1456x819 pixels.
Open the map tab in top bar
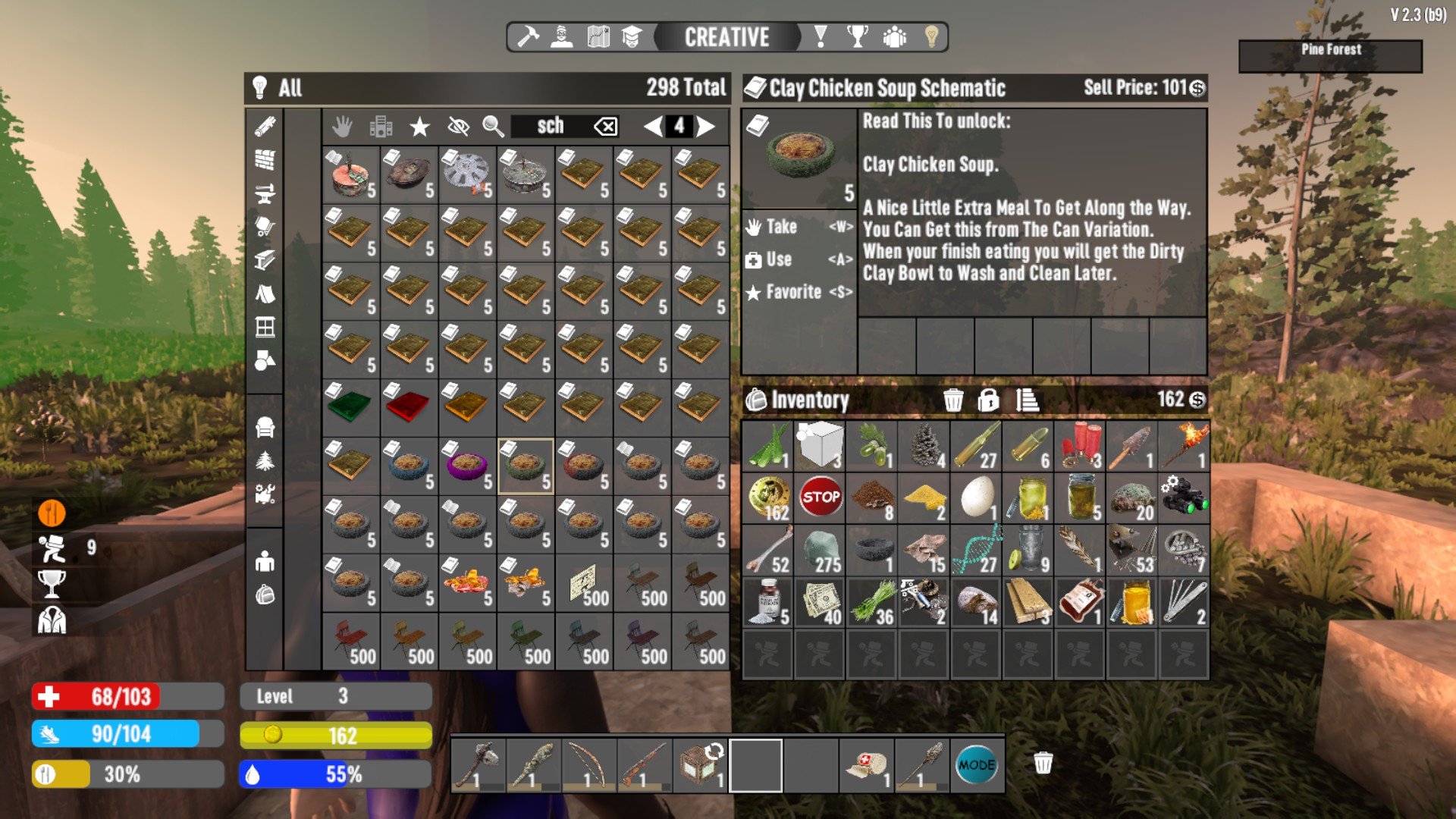598,37
